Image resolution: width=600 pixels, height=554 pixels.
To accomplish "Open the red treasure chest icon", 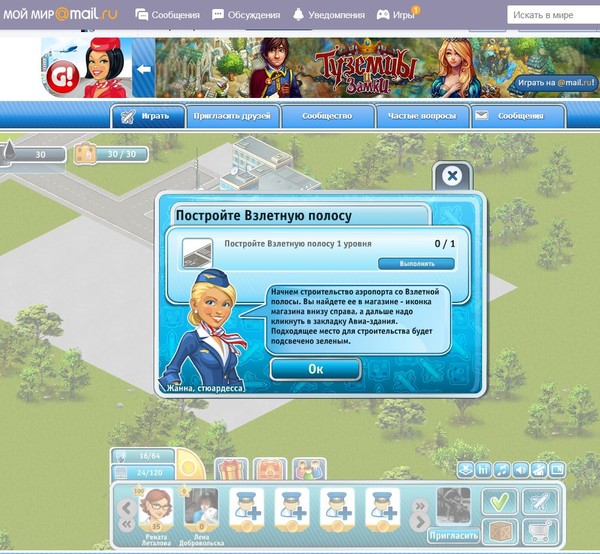I will [x=269, y=469].
